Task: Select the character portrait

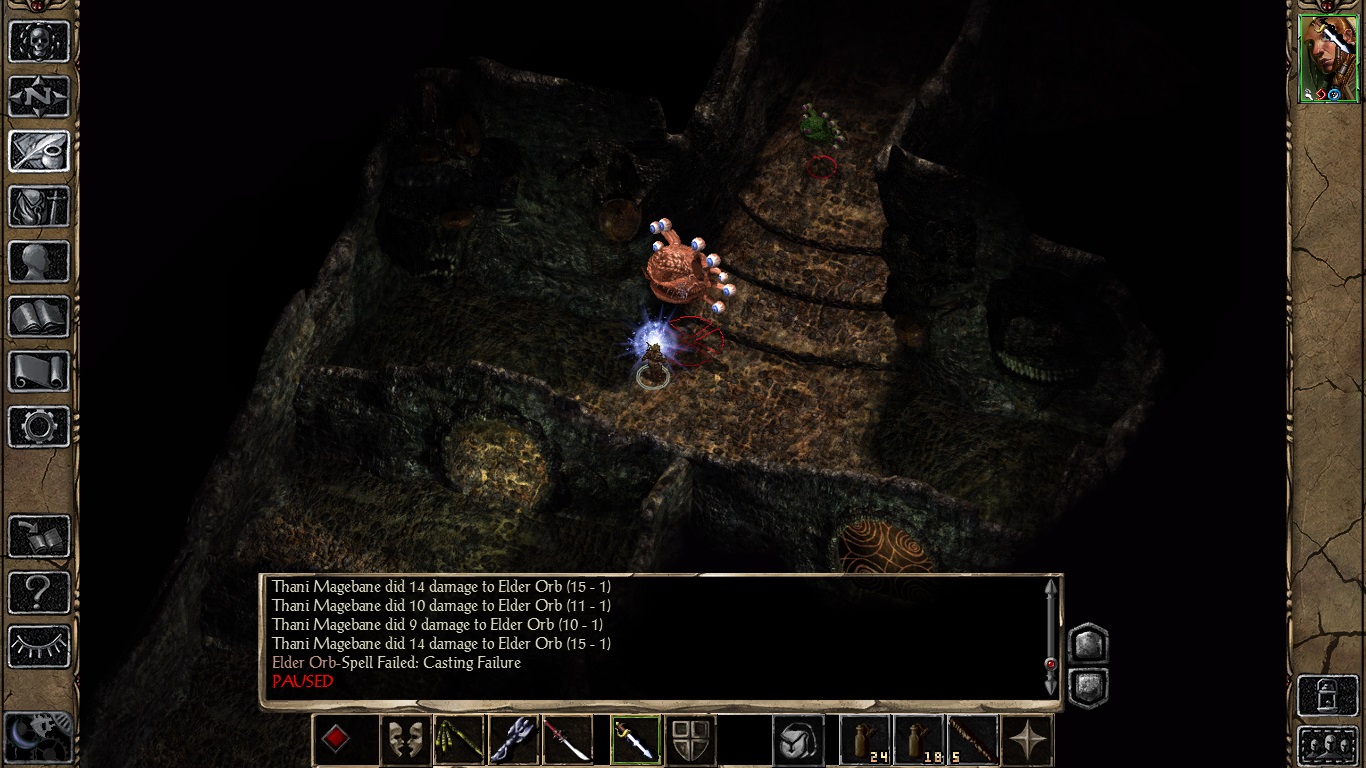Action: pyautogui.click(x=1328, y=58)
